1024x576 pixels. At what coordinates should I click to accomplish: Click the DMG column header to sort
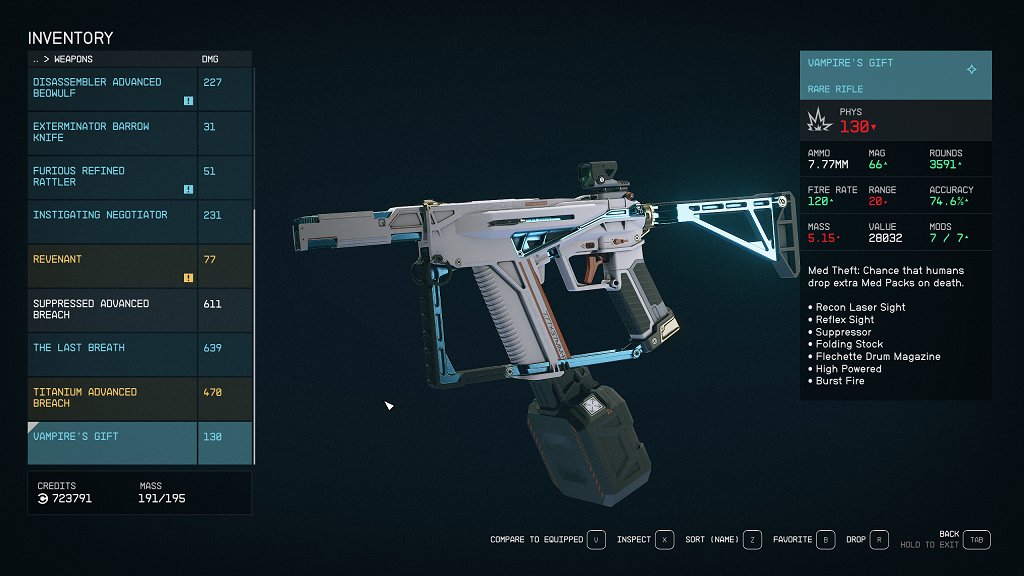tap(210, 59)
